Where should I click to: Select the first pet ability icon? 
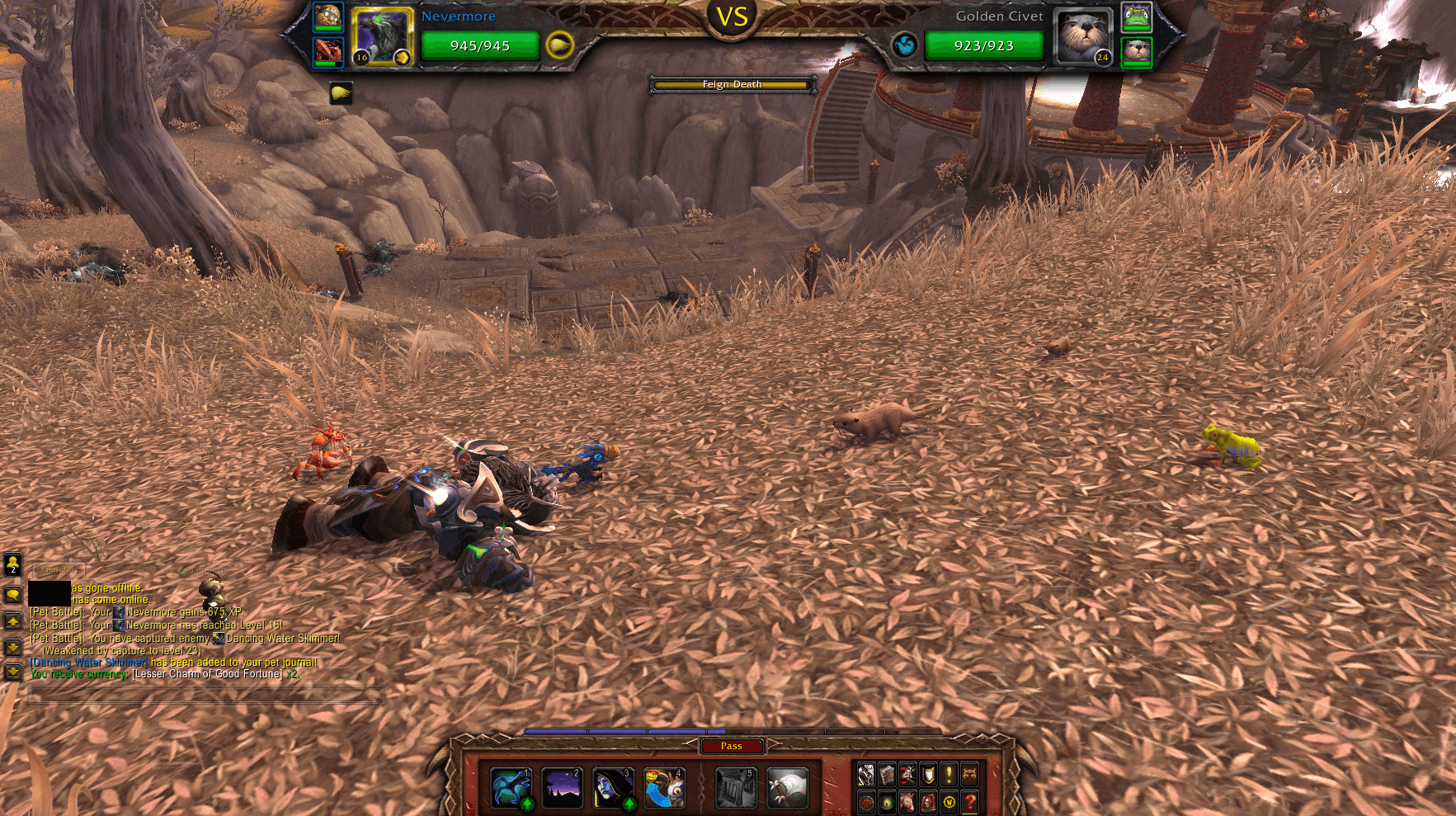pyautogui.click(x=511, y=786)
